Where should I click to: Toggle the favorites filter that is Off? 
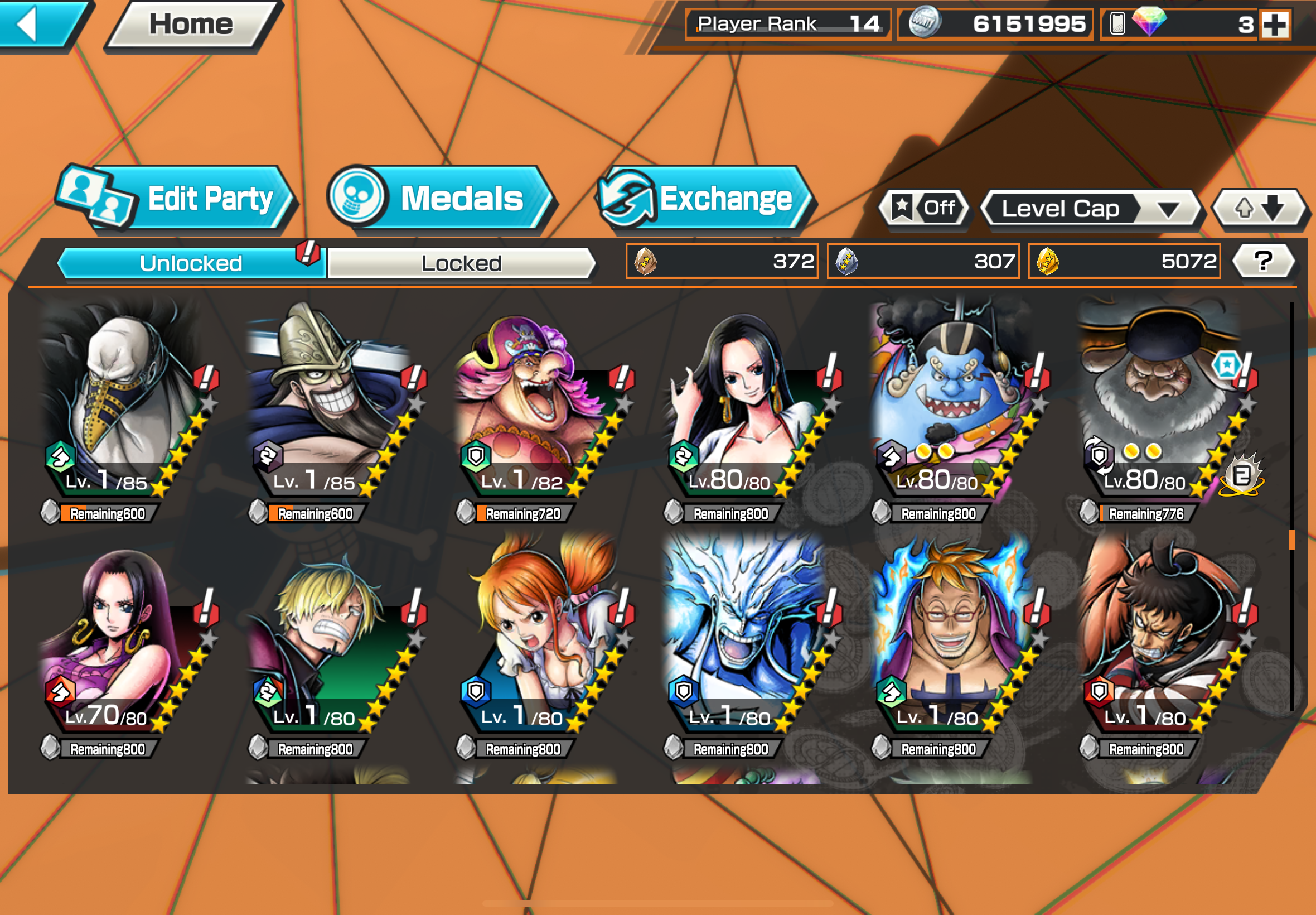924,208
